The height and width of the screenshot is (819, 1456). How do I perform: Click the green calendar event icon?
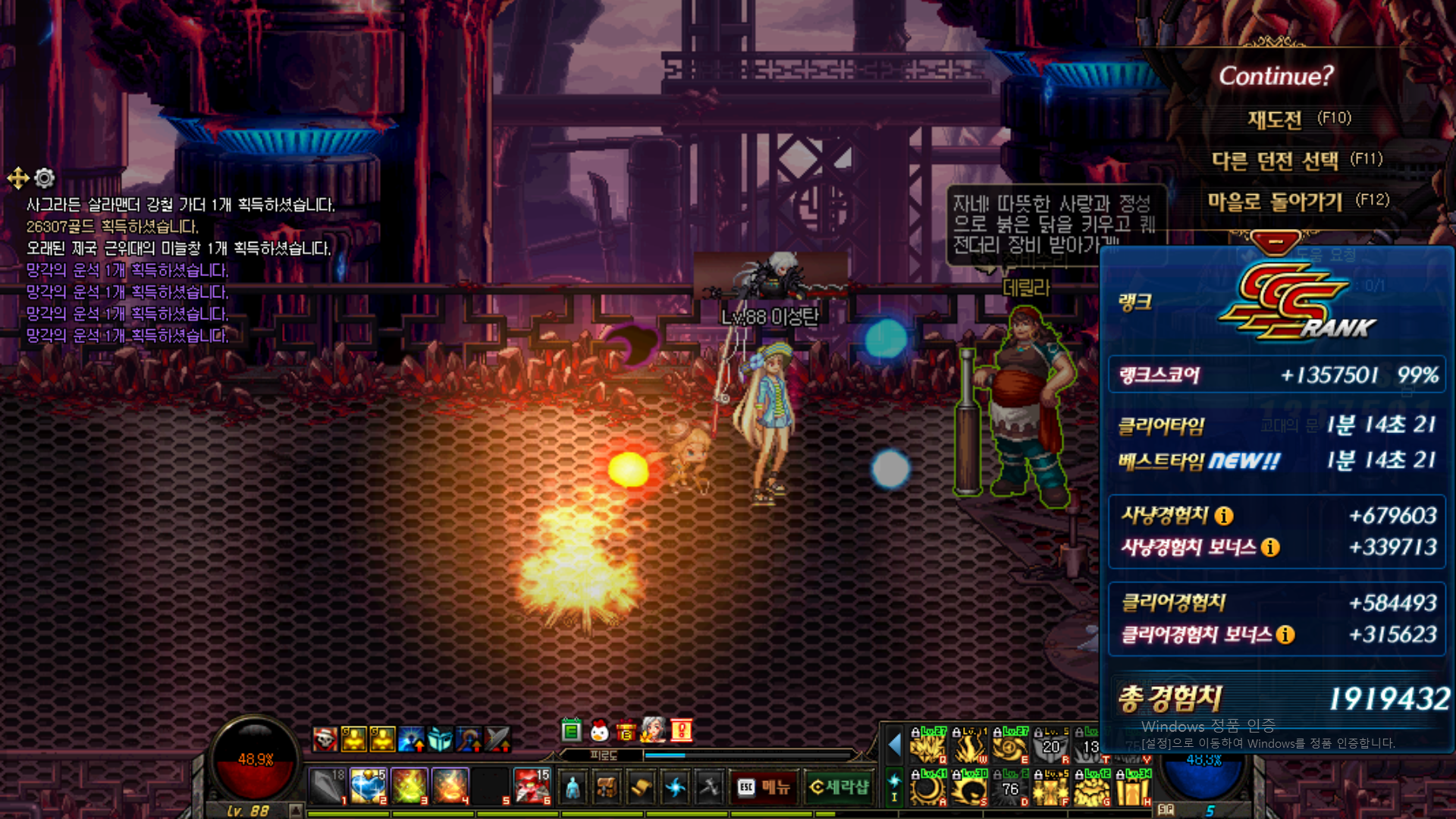pos(571,731)
